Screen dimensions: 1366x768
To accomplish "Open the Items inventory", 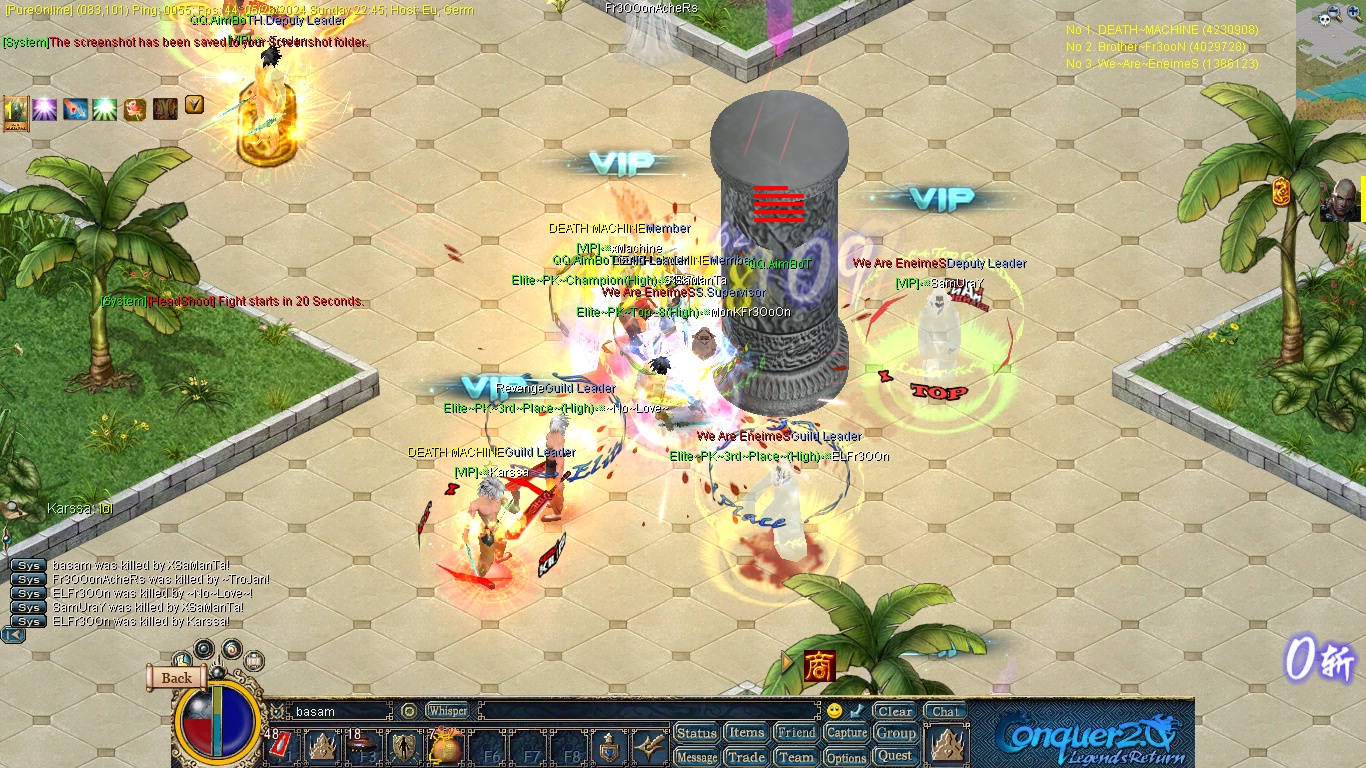I will coord(746,733).
